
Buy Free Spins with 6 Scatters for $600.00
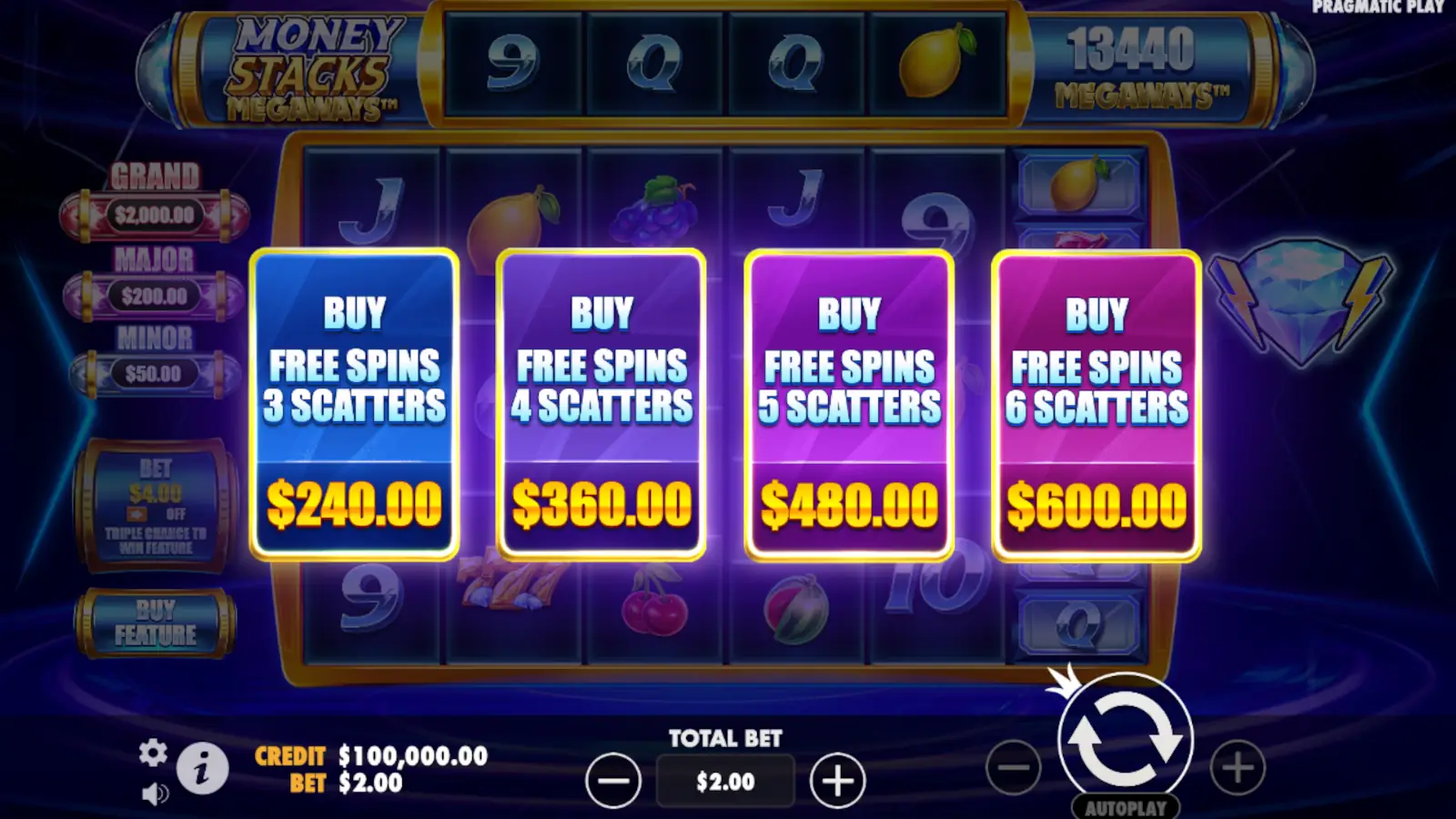pyautogui.click(x=1096, y=405)
